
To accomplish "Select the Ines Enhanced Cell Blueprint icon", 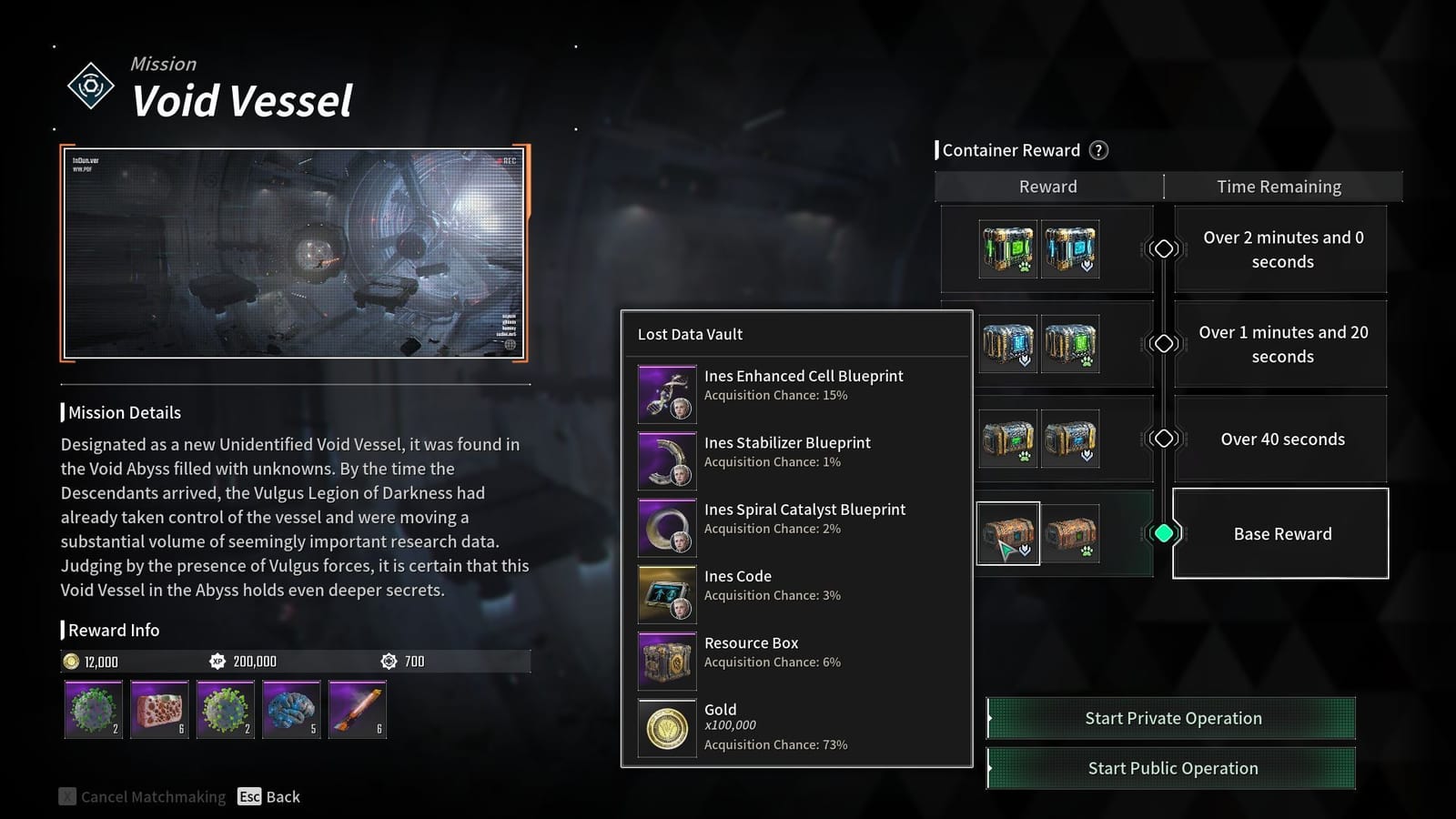I will [666, 393].
